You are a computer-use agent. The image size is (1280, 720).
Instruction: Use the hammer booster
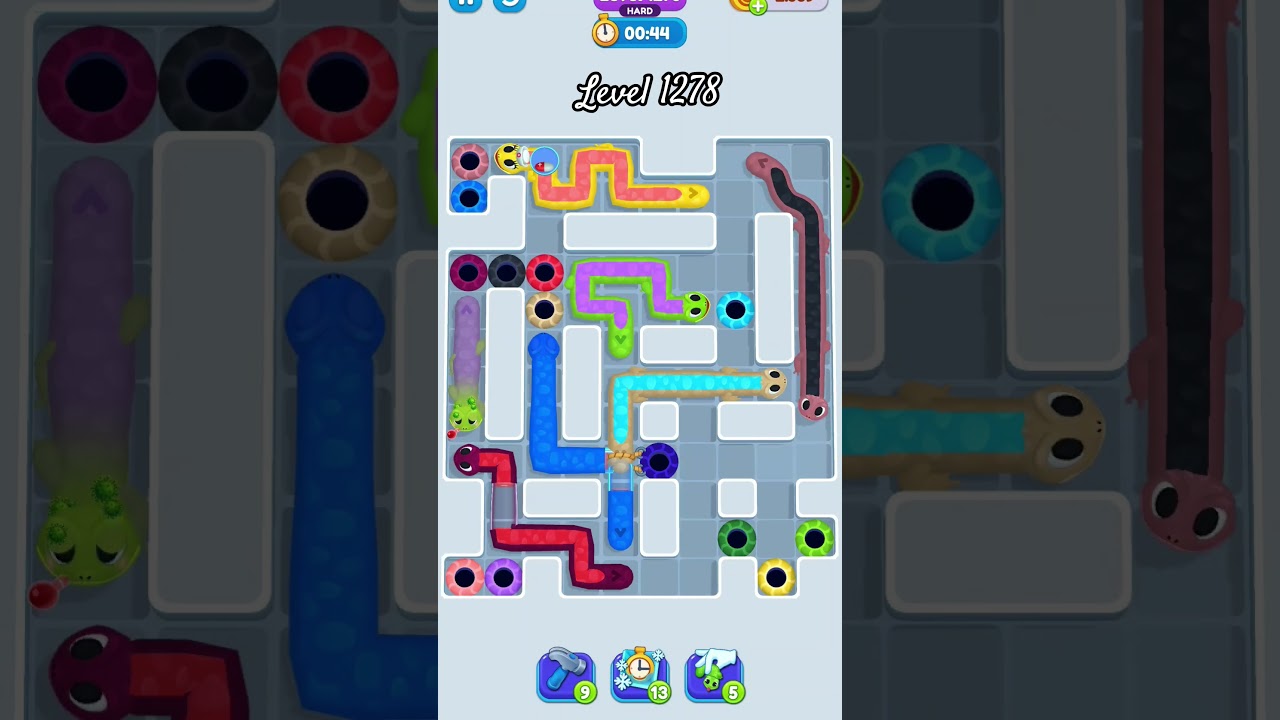click(x=567, y=676)
